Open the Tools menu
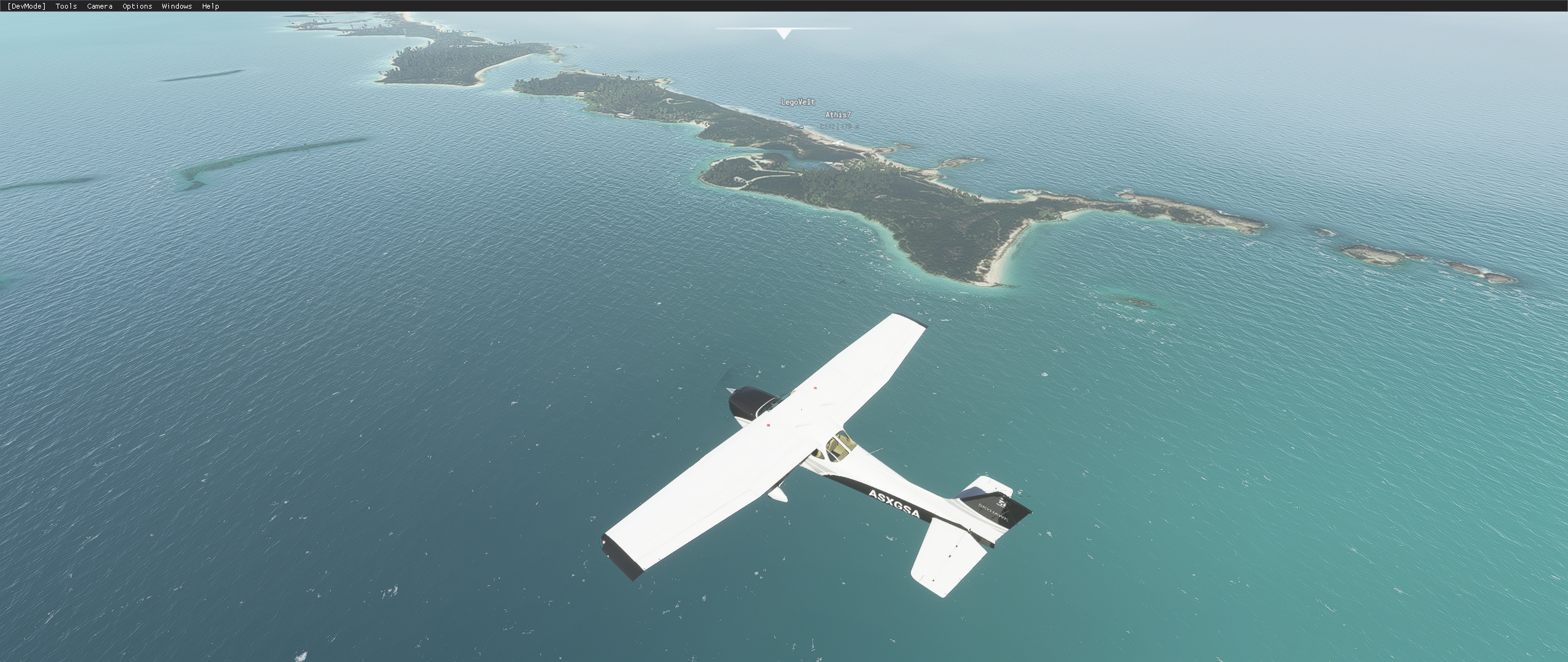The width and height of the screenshot is (1568, 662). point(65,6)
